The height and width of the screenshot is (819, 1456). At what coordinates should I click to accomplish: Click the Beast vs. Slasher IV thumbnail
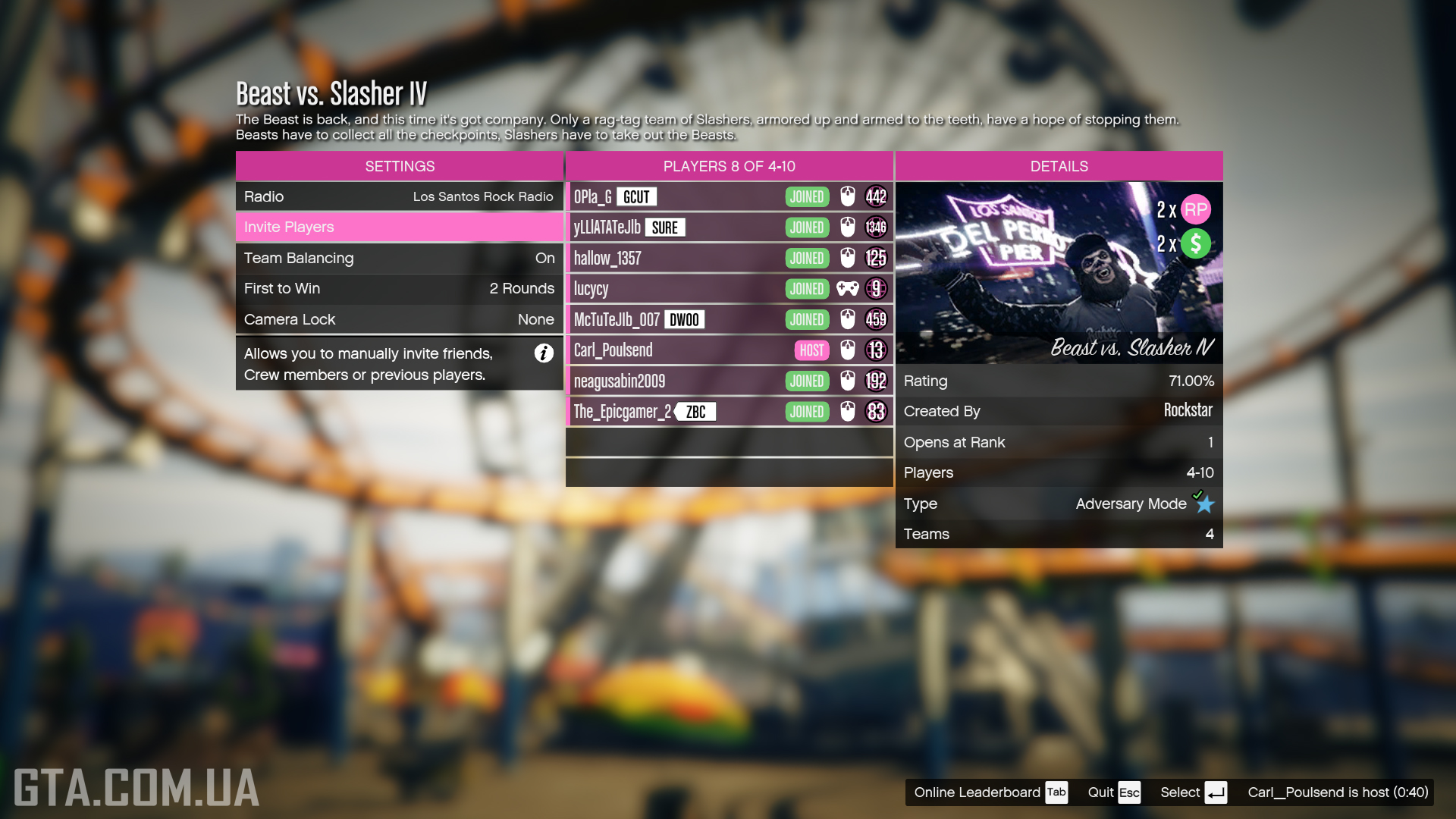pyautogui.click(x=1059, y=272)
